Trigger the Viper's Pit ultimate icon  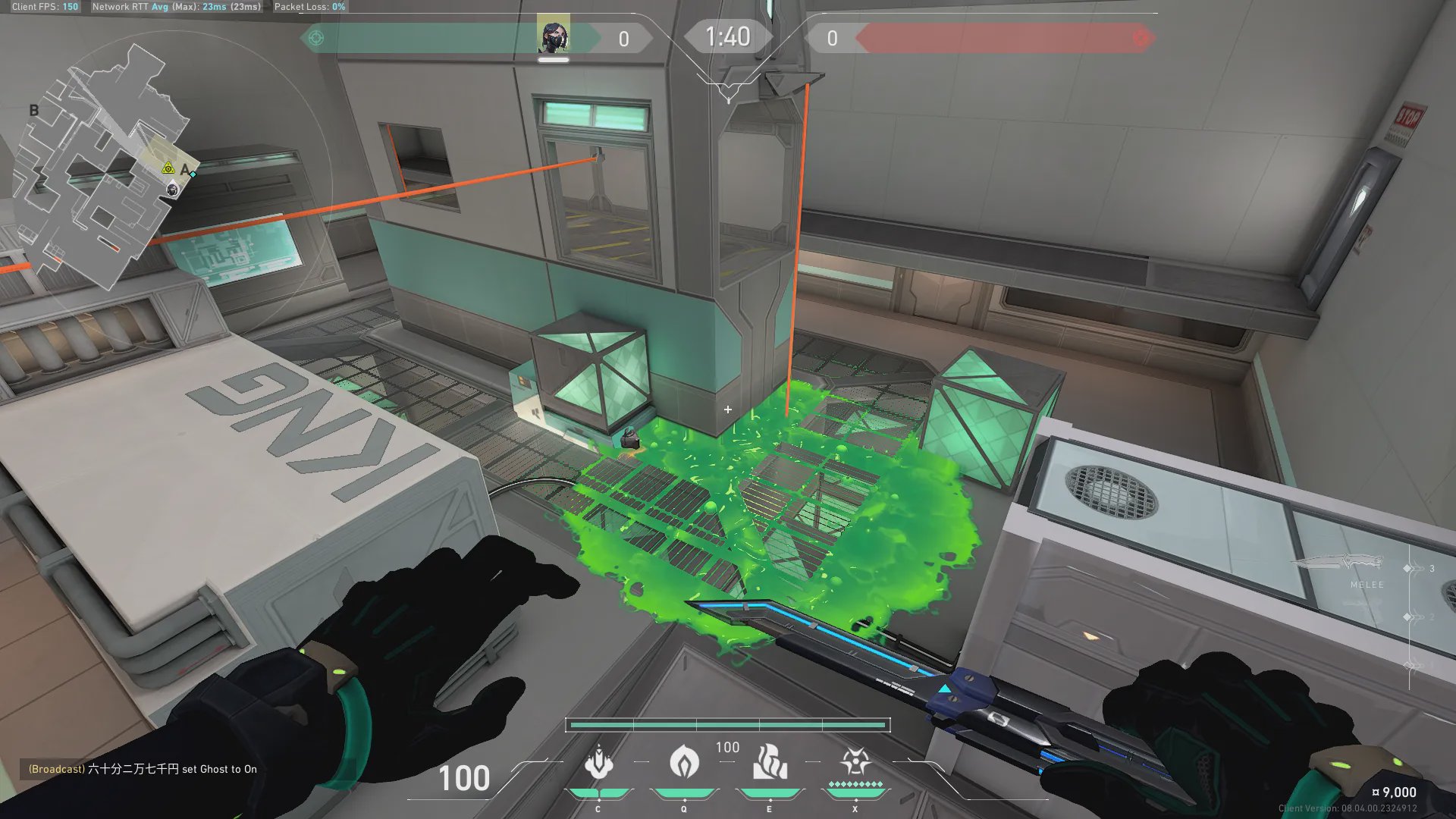855,761
